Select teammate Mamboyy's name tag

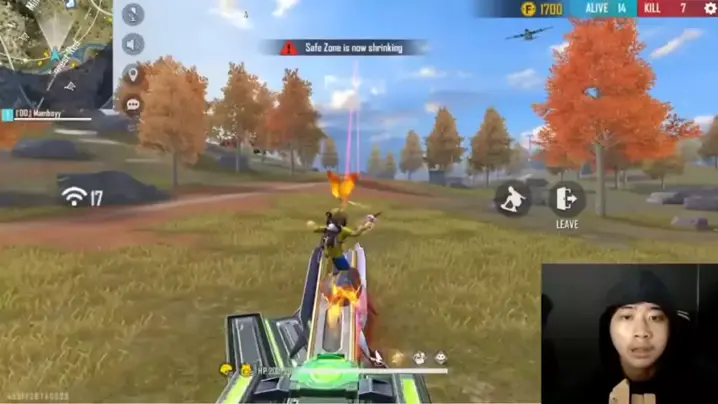pyautogui.click(x=40, y=114)
